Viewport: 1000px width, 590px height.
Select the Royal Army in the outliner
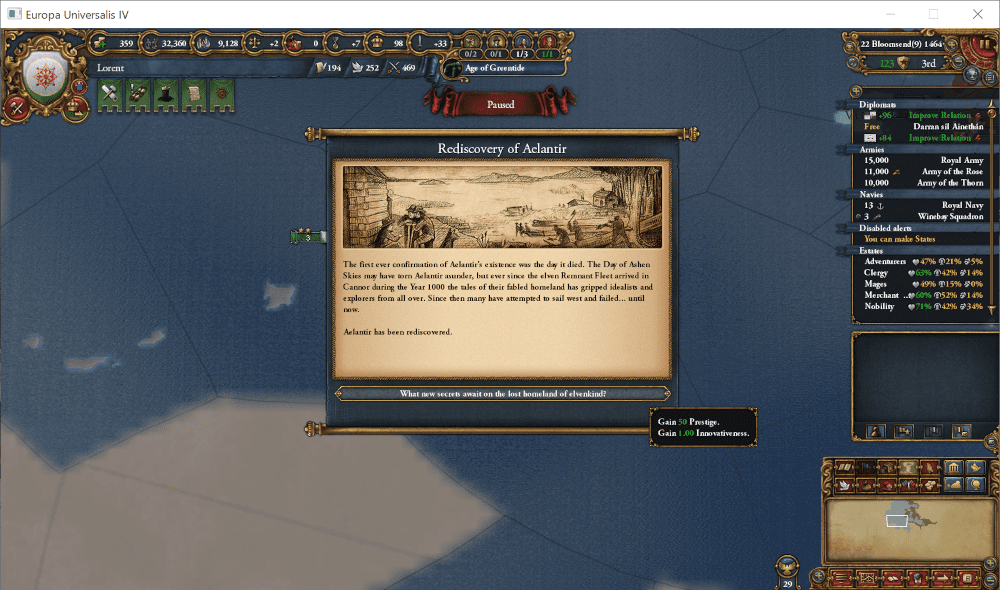[x=923, y=160]
